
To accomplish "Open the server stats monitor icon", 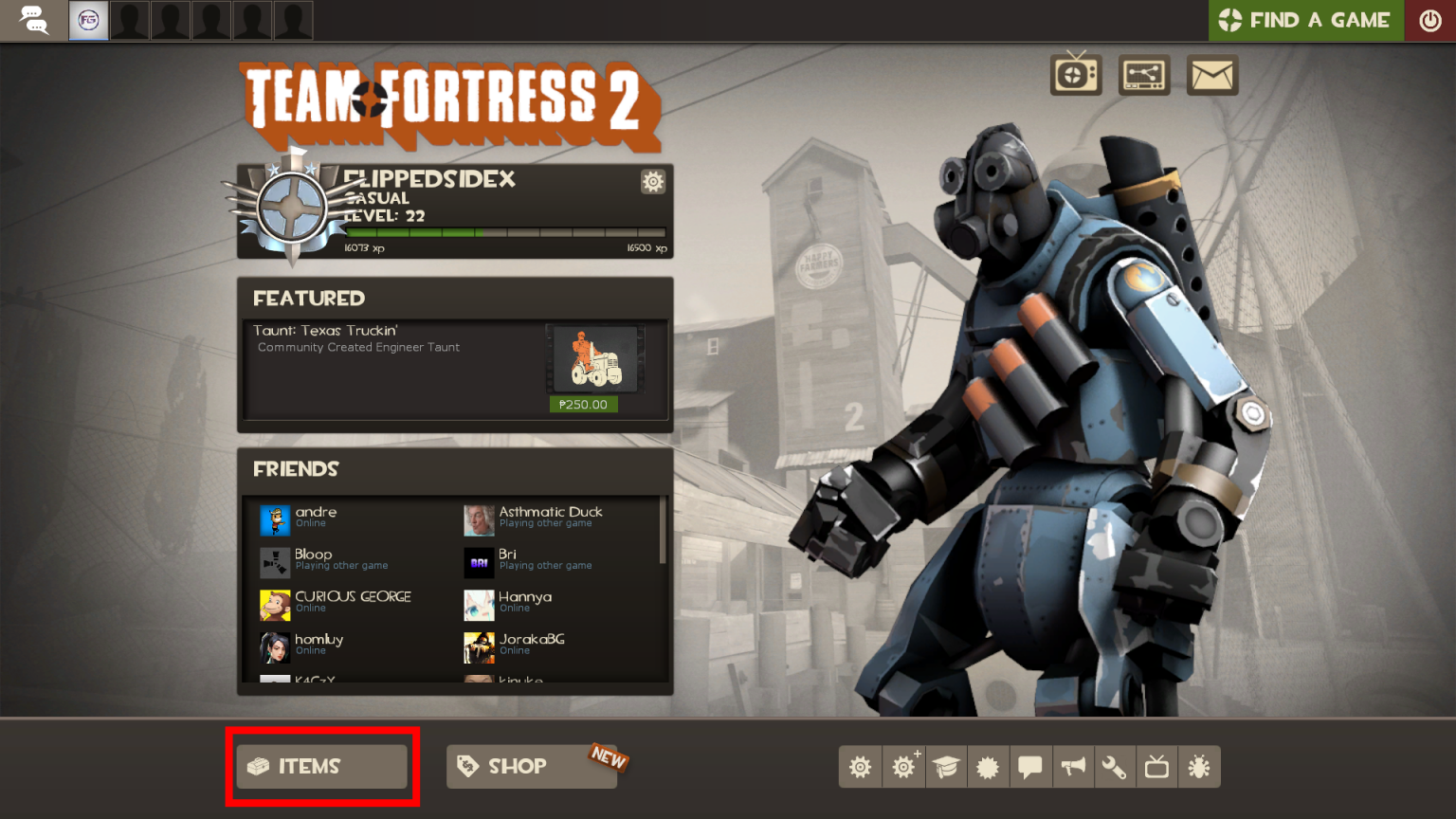I will tap(1144, 74).
